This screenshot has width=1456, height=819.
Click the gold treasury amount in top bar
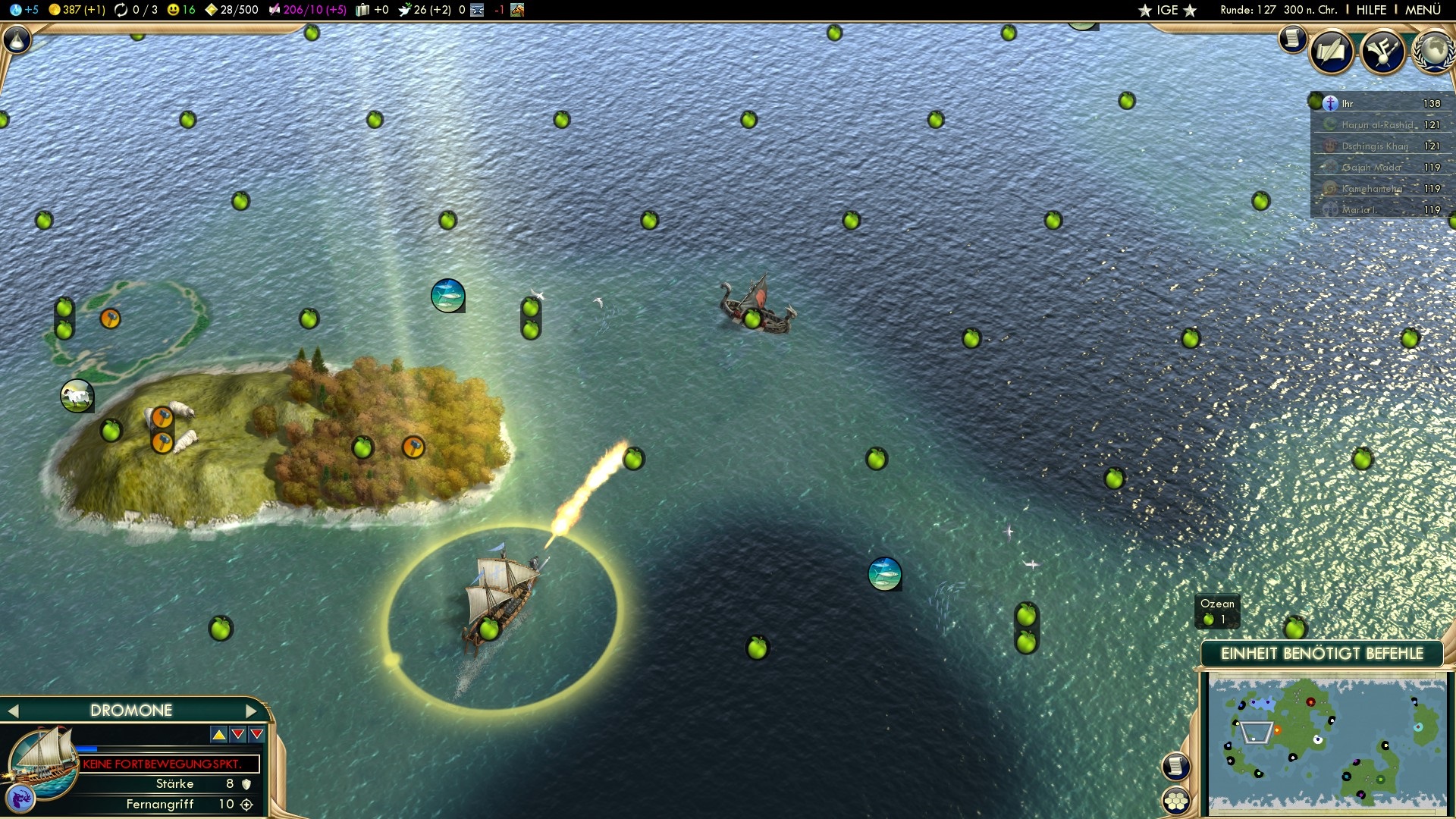(x=76, y=10)
